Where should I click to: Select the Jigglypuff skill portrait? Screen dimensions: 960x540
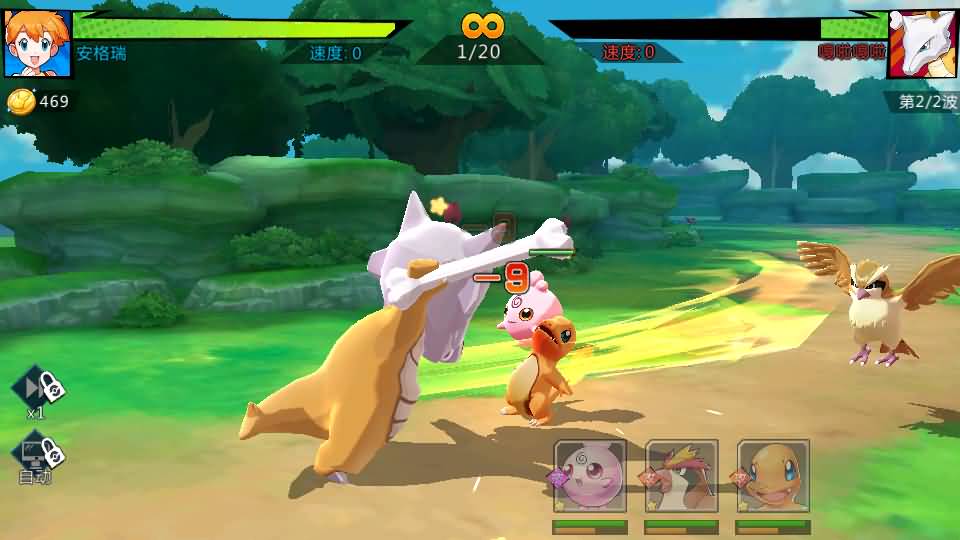pyautogui.click(x=591, y=476)
